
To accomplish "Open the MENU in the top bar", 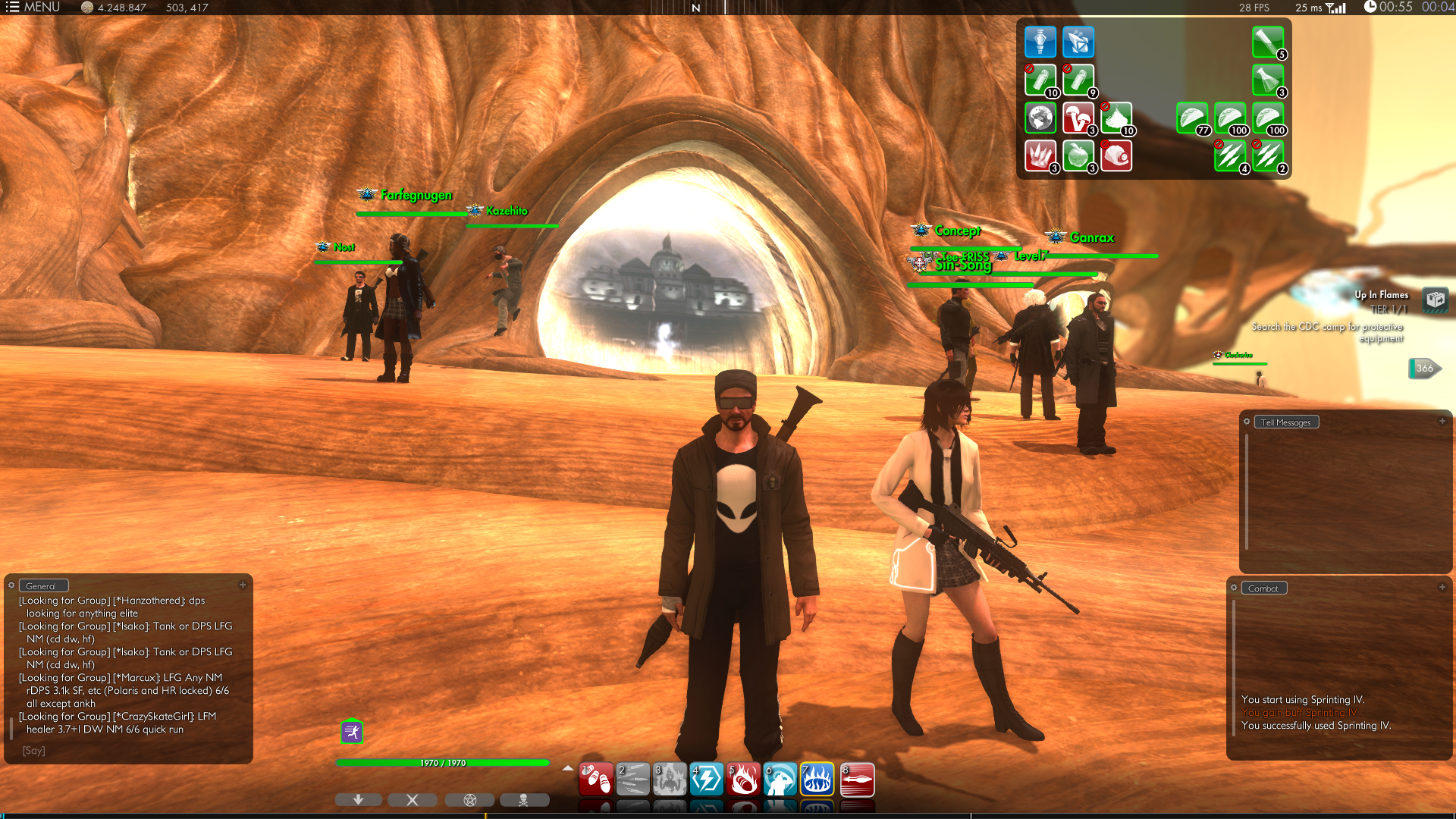I will tap(33, 8).
